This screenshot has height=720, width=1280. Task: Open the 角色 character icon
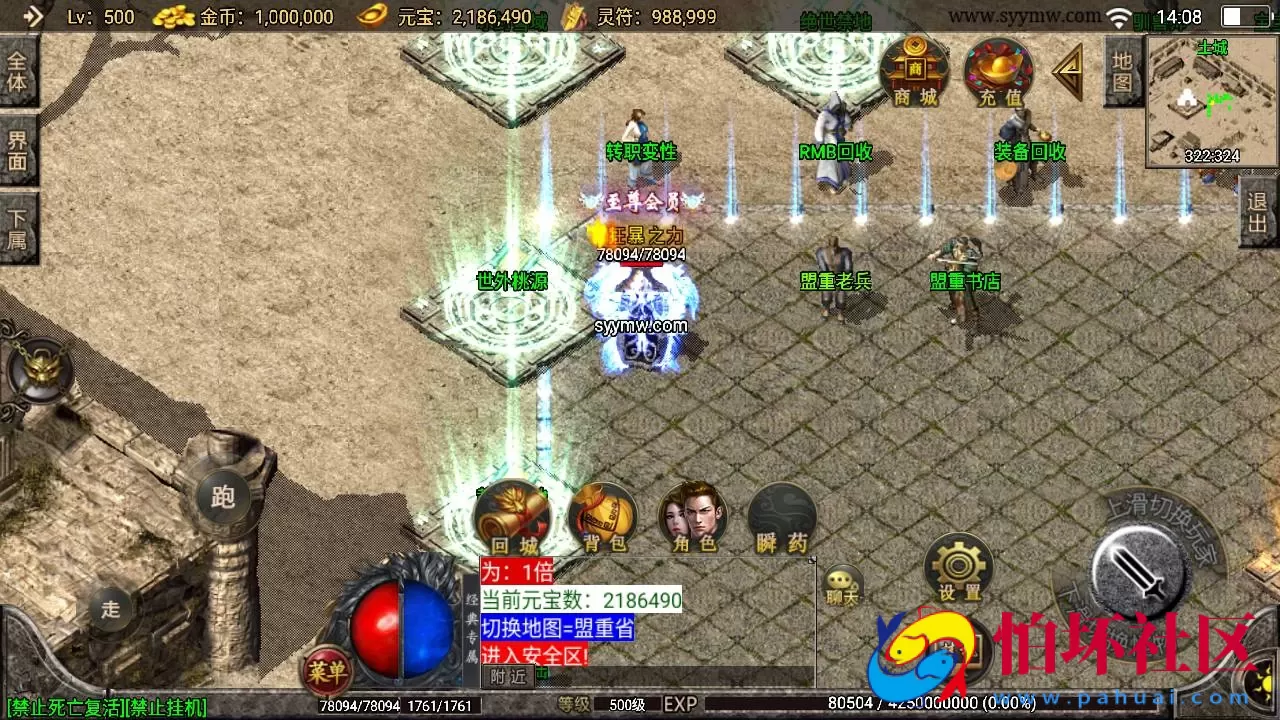point(692,513)
